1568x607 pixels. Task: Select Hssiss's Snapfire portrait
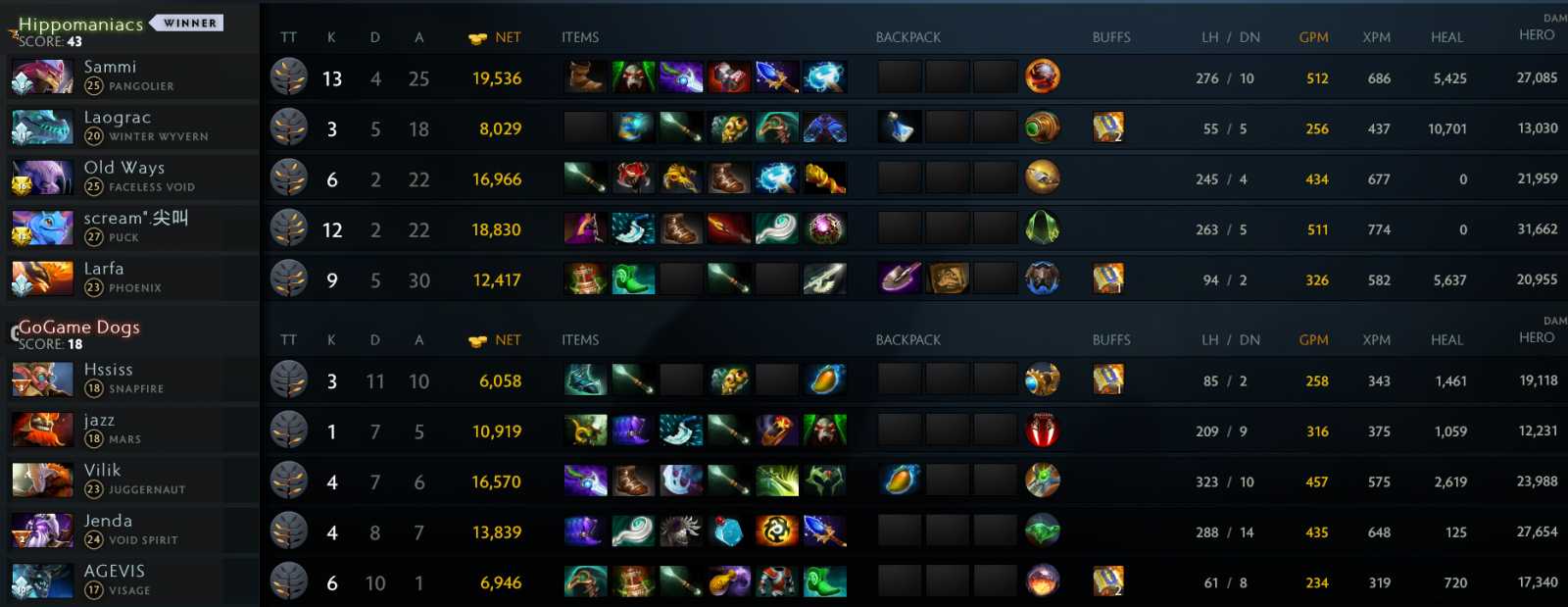pos(42,380)
